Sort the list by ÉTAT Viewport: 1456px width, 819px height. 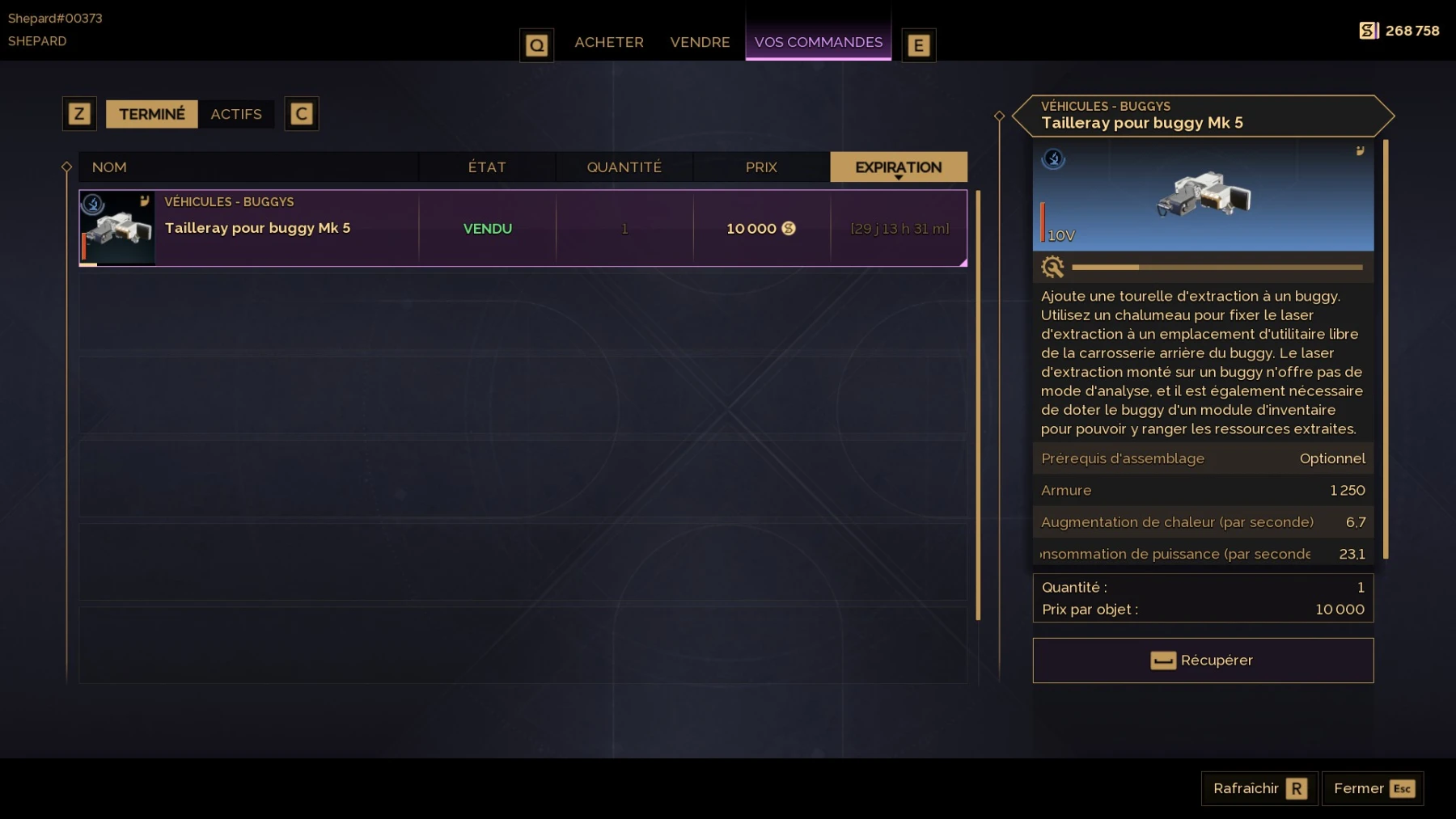tap(487, 167)
